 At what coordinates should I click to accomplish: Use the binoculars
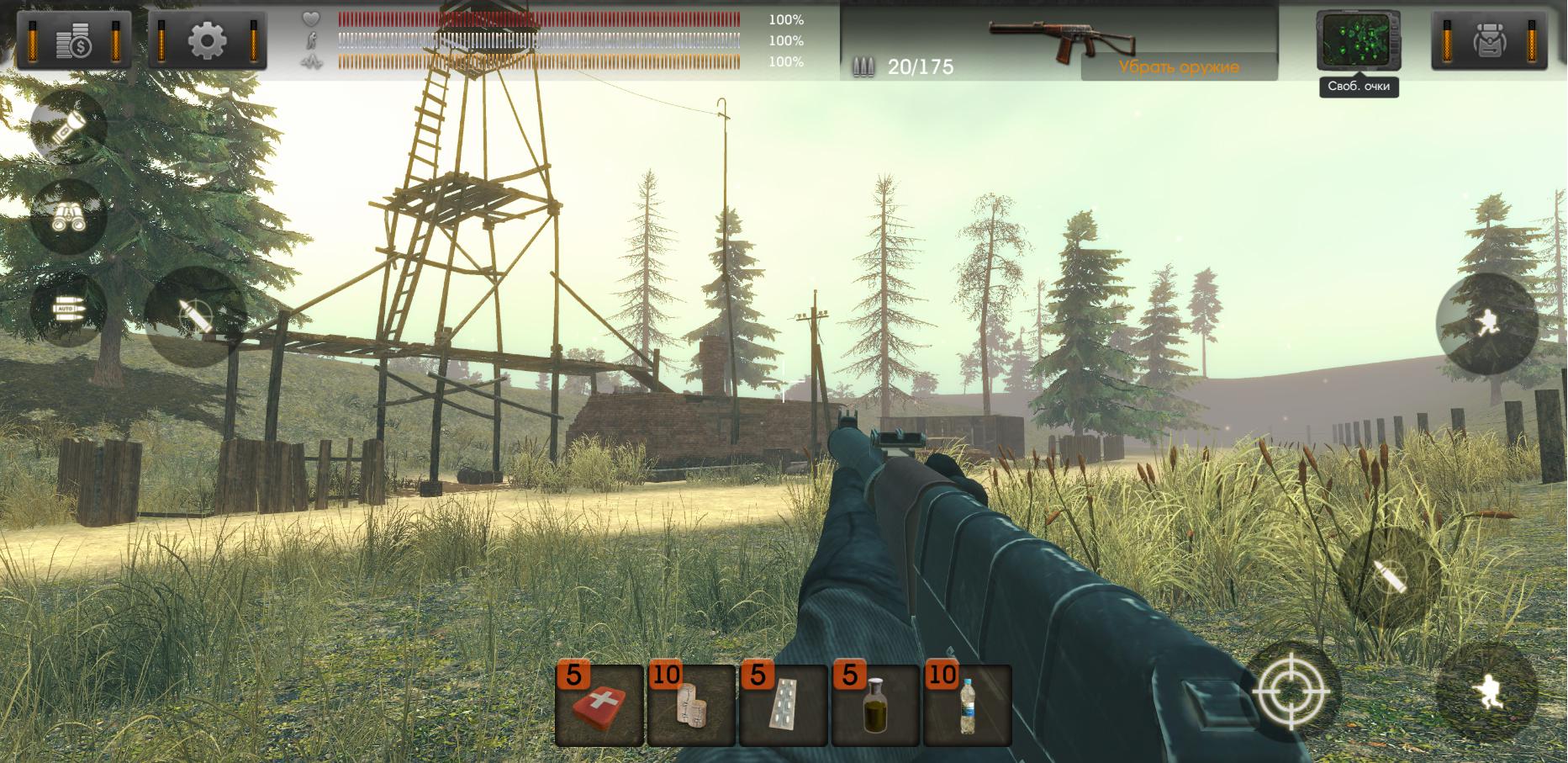67,216
